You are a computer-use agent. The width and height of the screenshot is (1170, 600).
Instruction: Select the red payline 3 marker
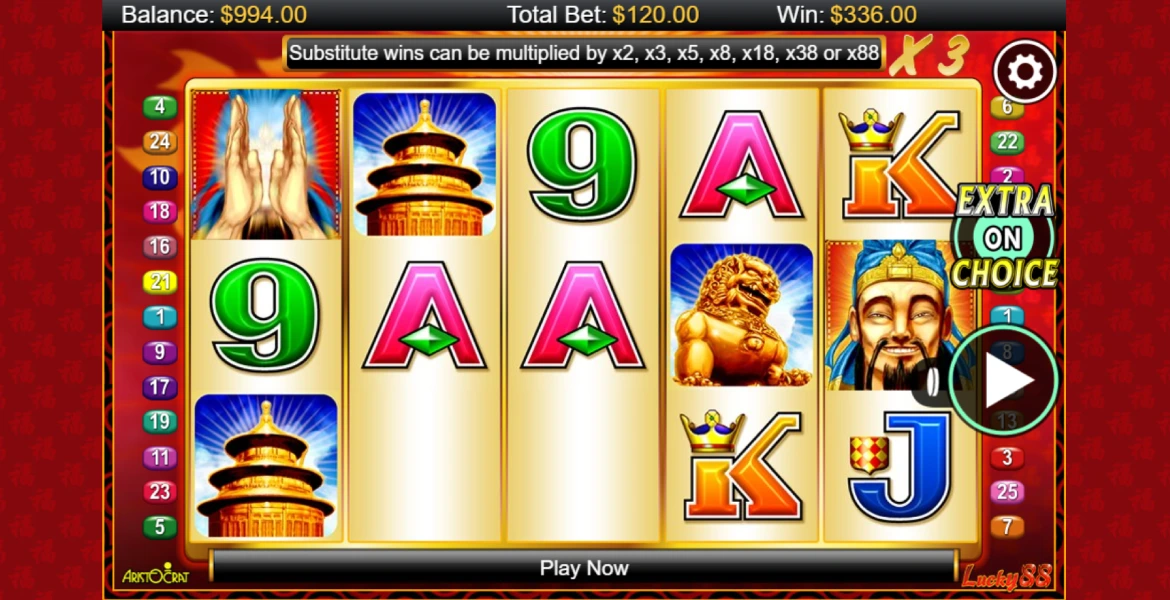pyautogui.click(x=1007, y=458)
